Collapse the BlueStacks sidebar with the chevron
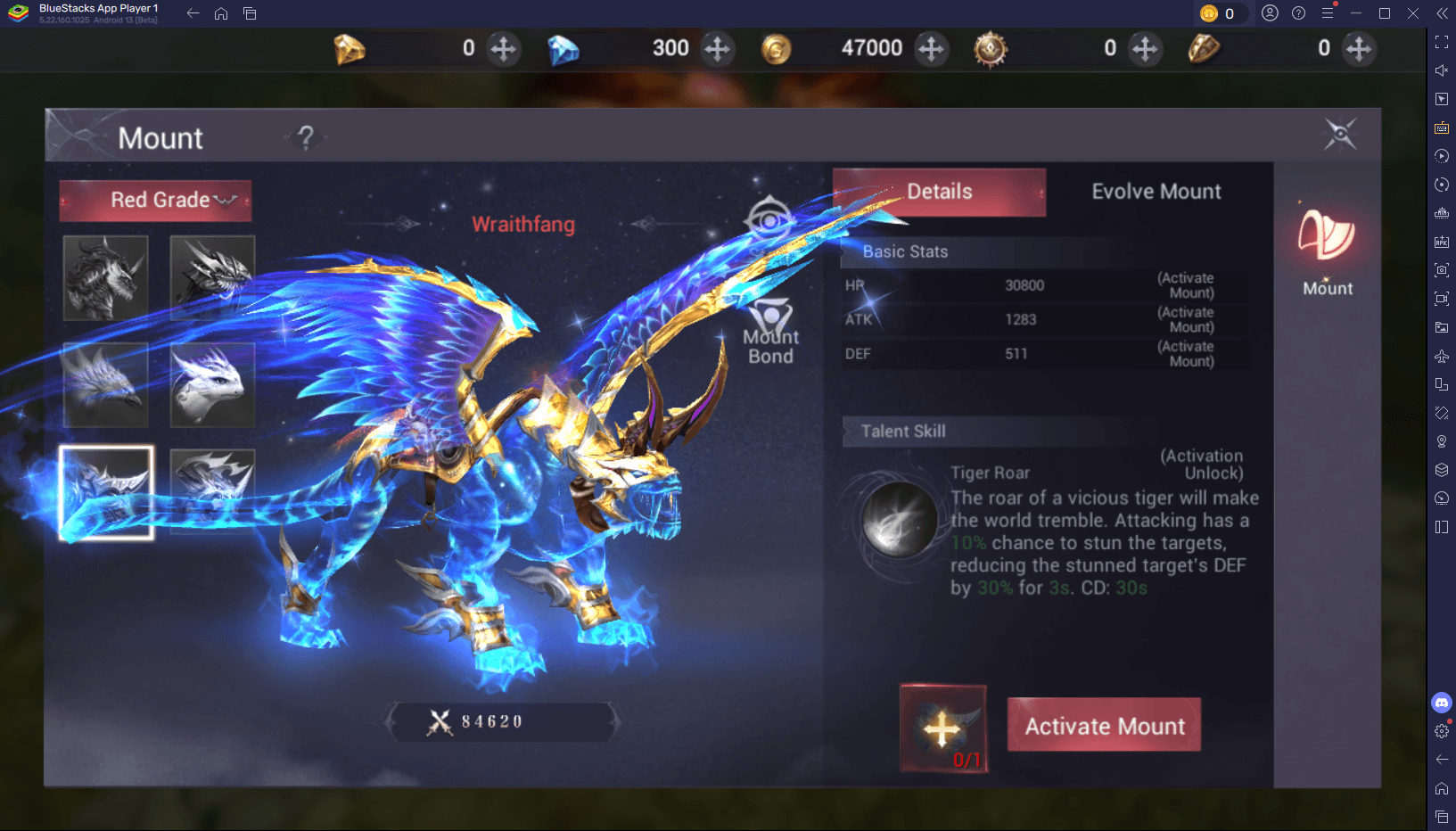Image resolution: width=1456 pixels, height=831 pixels. tap(1441, 13)
